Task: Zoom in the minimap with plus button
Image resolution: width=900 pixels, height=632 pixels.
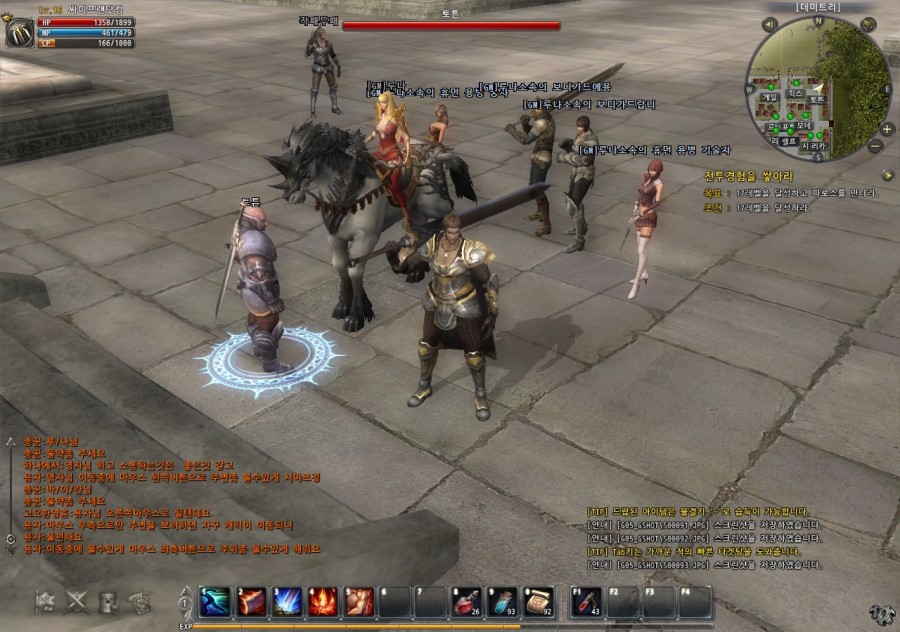Action: click(x=886, y=130)
